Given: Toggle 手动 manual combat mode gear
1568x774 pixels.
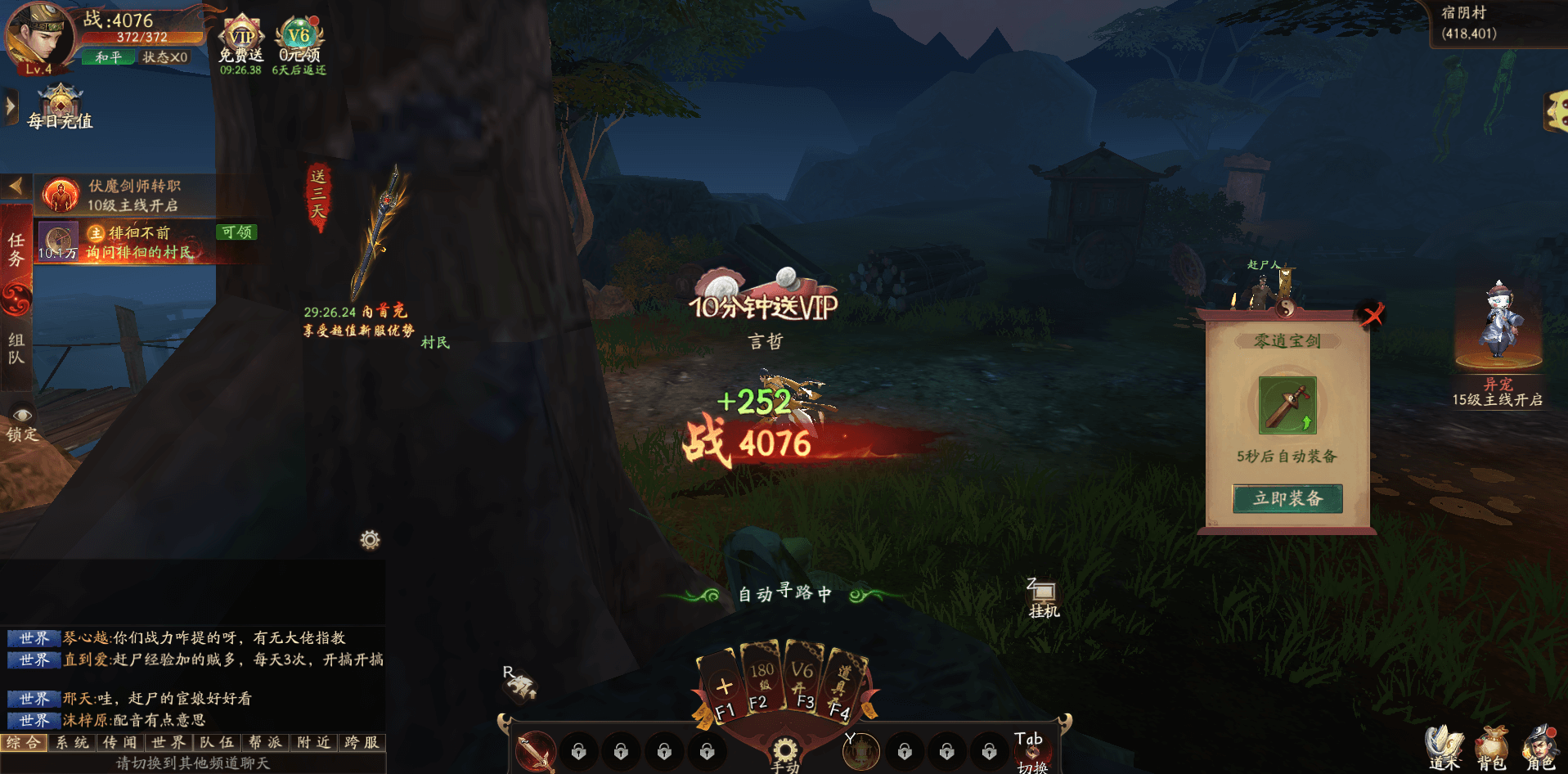Looking at the screenshot, I should pyautogui.click(x=784, y=749).
